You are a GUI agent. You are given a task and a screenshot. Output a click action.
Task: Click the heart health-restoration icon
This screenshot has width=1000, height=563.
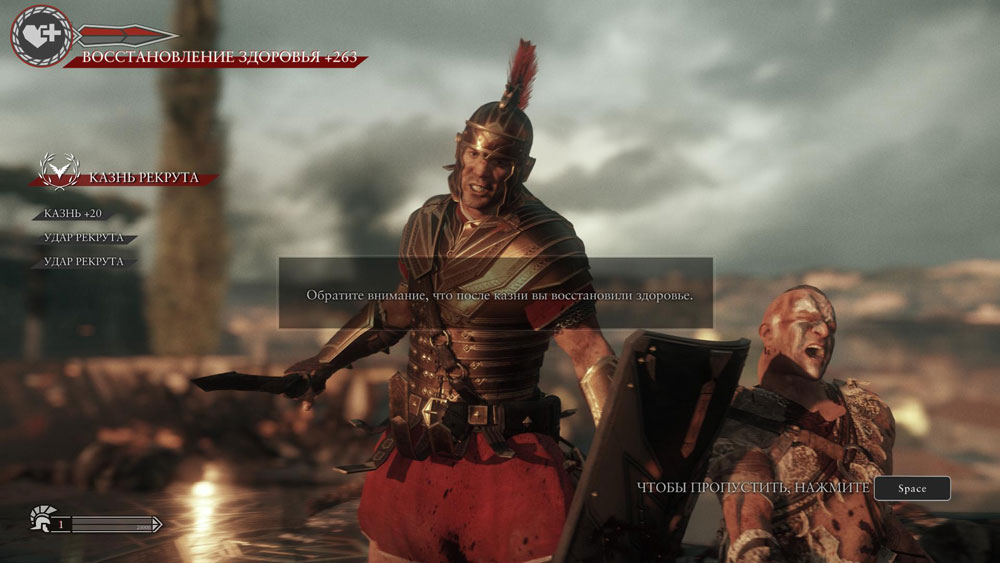click(x=41, y=36)
